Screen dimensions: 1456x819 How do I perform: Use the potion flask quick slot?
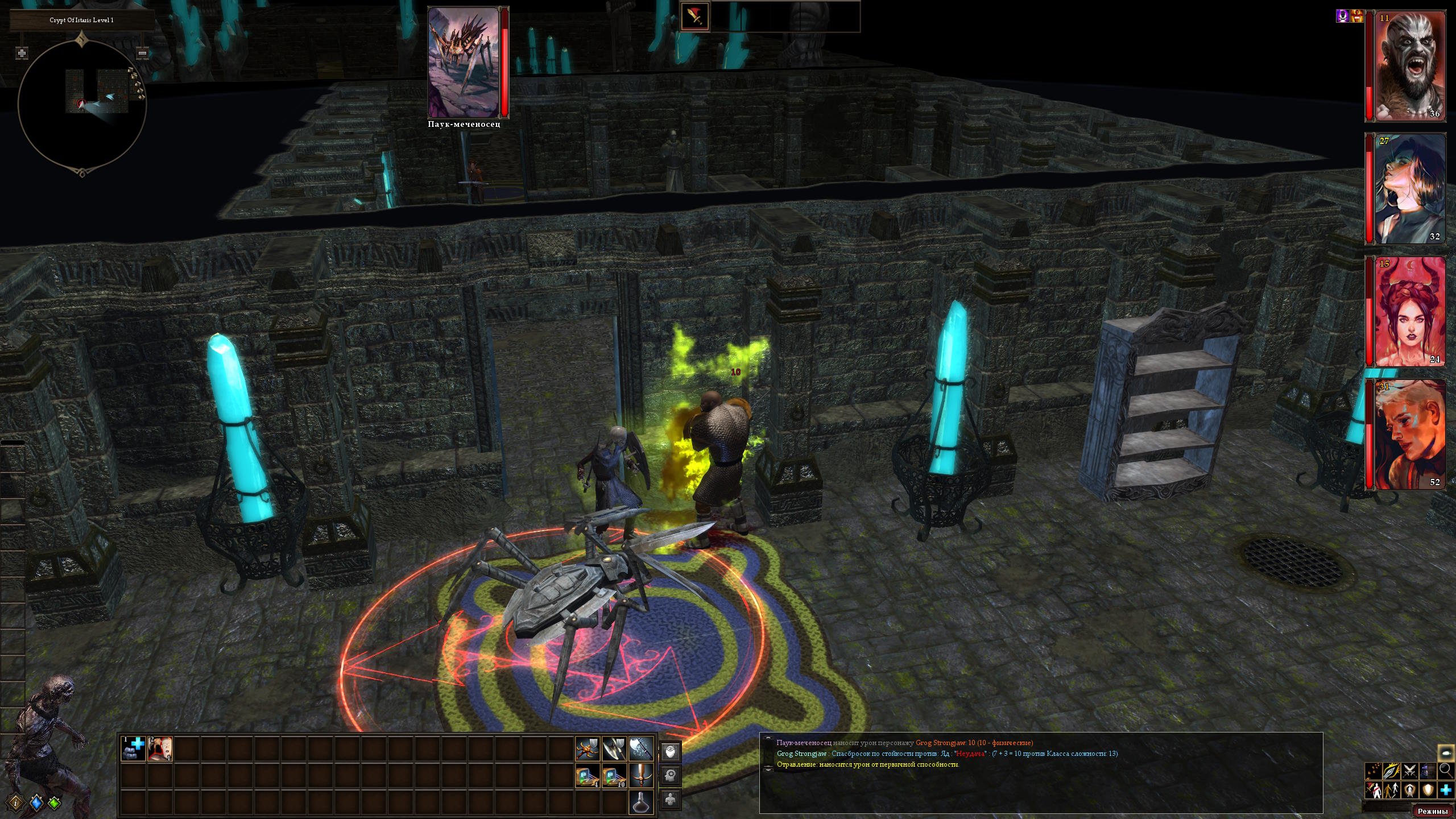click(641, 803)
